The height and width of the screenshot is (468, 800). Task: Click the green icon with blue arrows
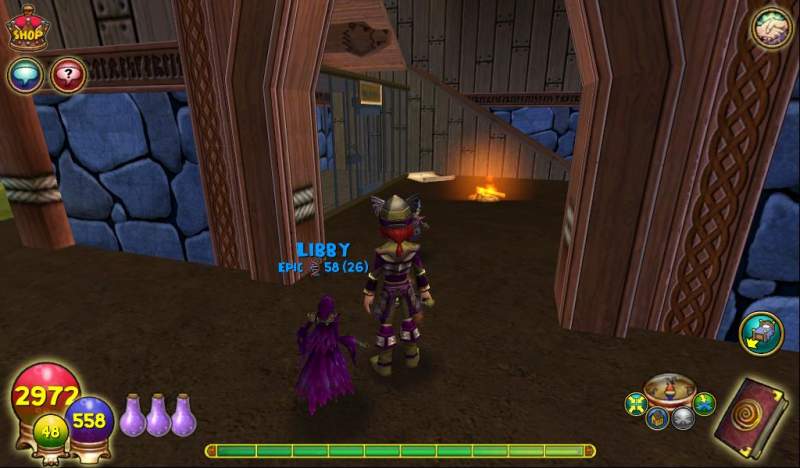704,403
